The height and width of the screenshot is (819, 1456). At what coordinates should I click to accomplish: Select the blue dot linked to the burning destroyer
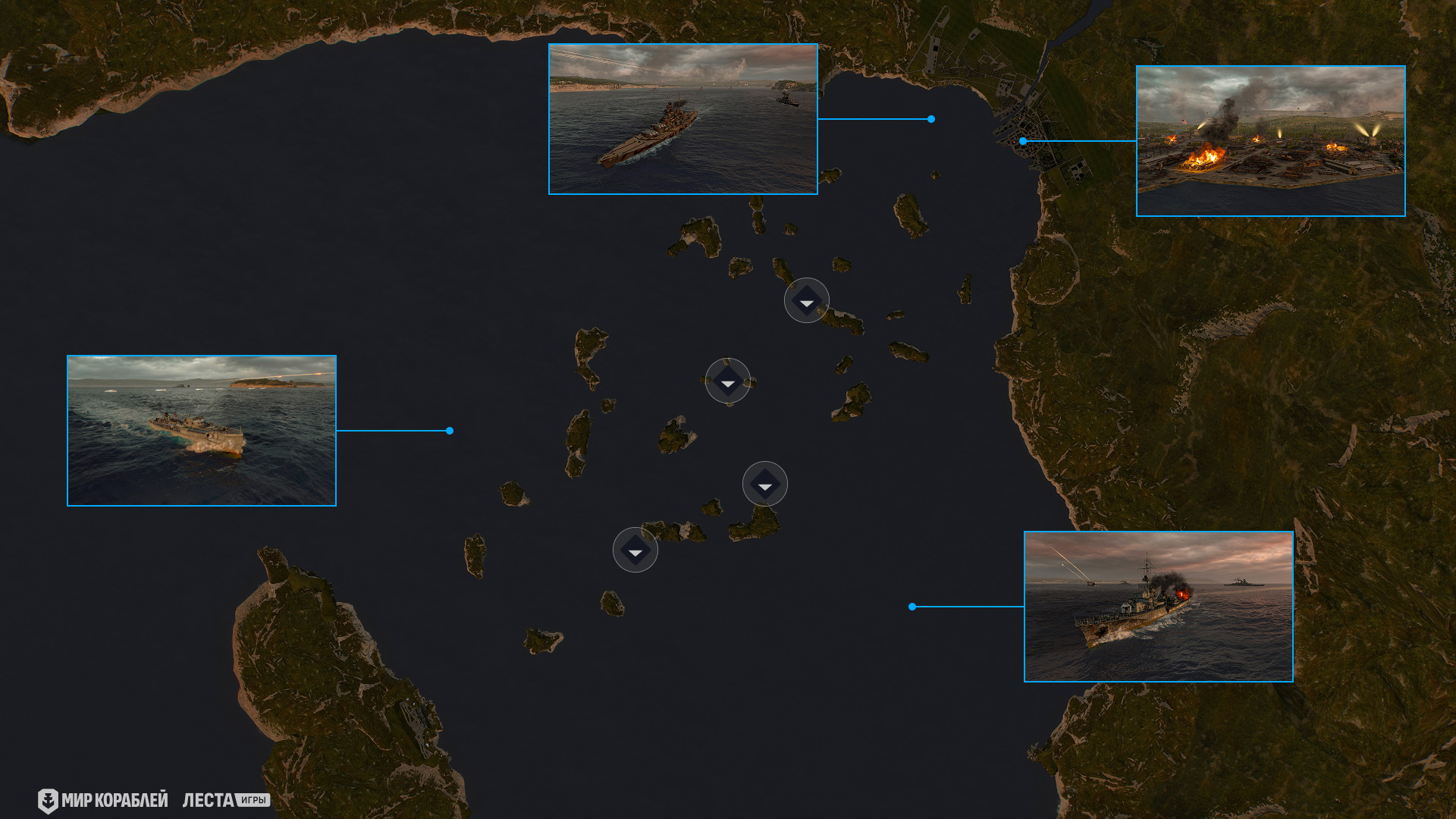pos(912,607)
